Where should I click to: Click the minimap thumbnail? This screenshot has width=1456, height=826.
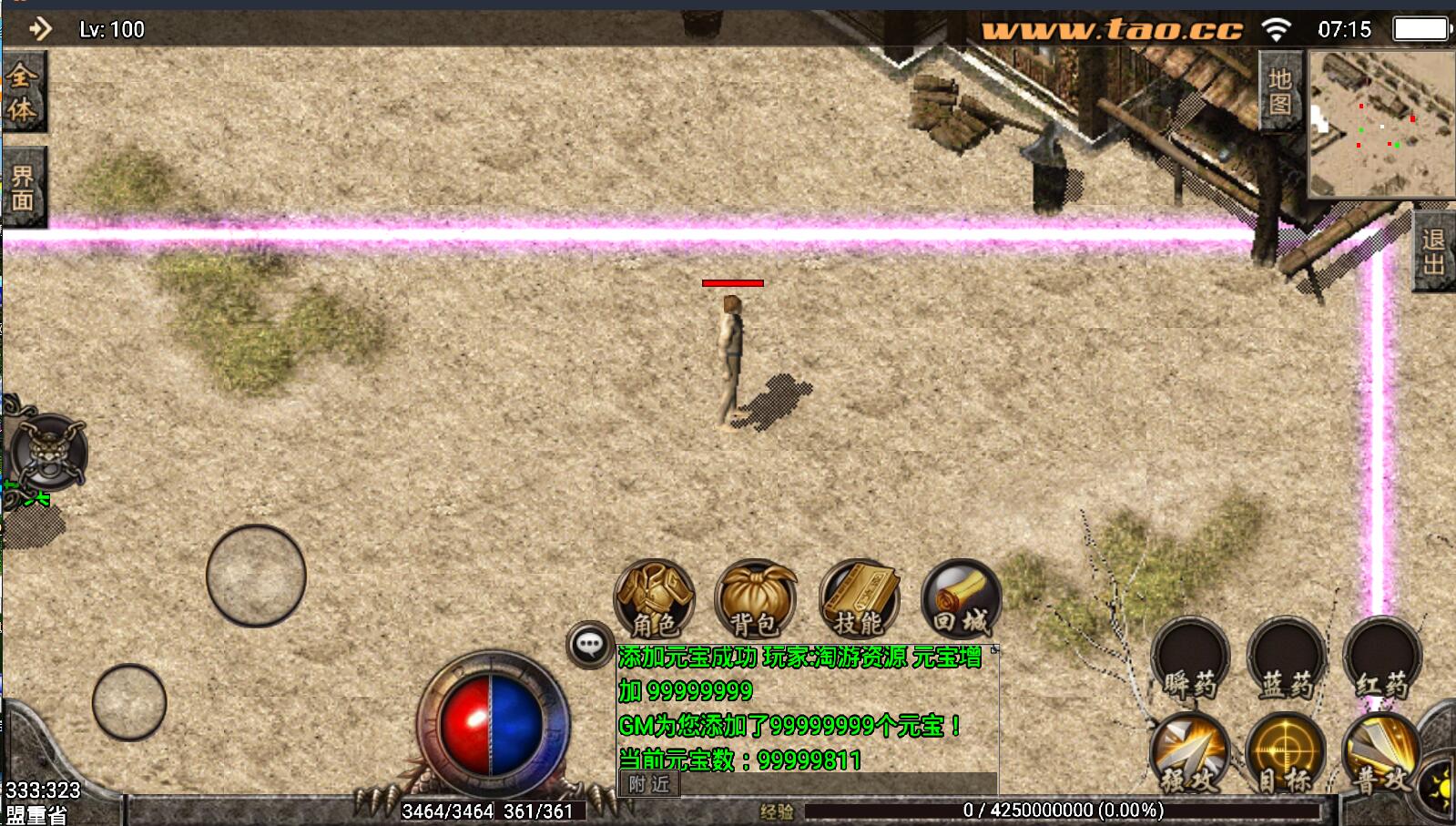coord(1380,123)
